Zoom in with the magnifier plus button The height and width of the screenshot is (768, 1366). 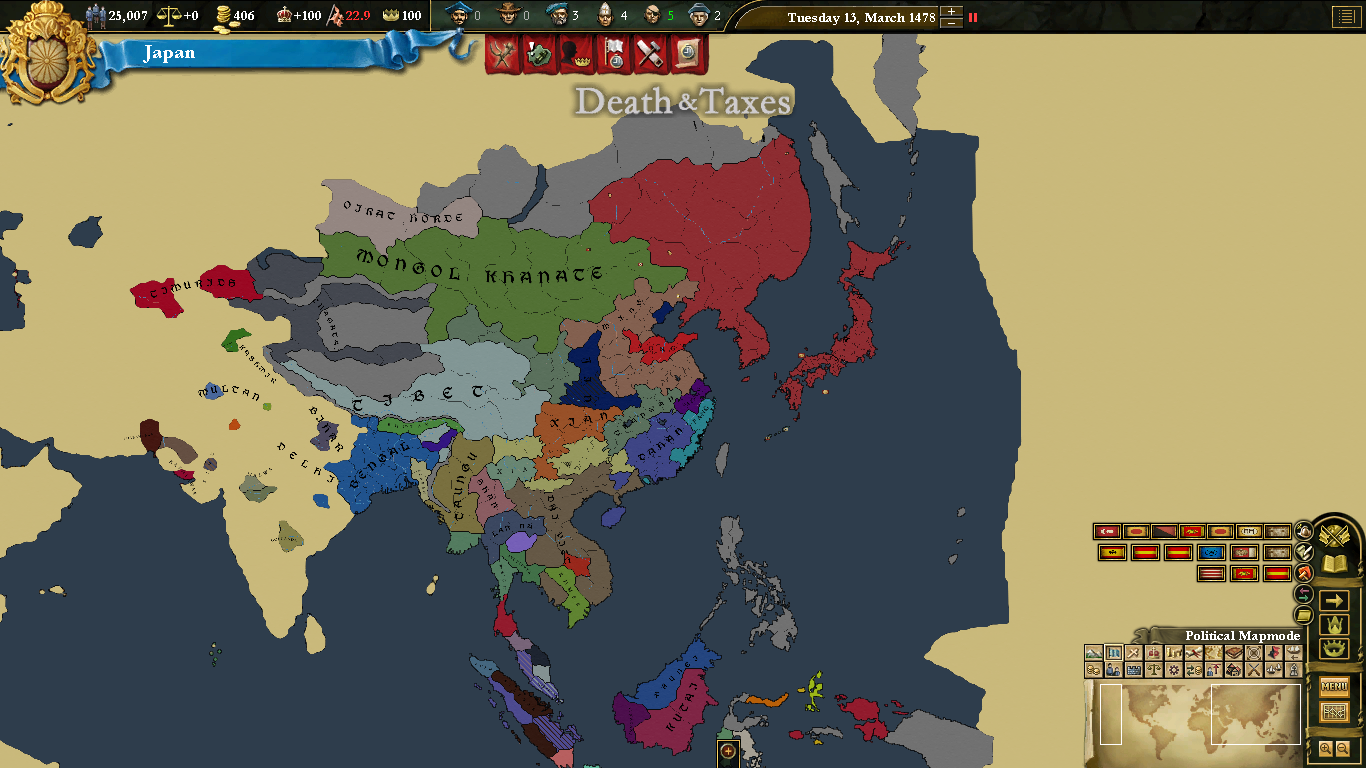[1326, 748]
